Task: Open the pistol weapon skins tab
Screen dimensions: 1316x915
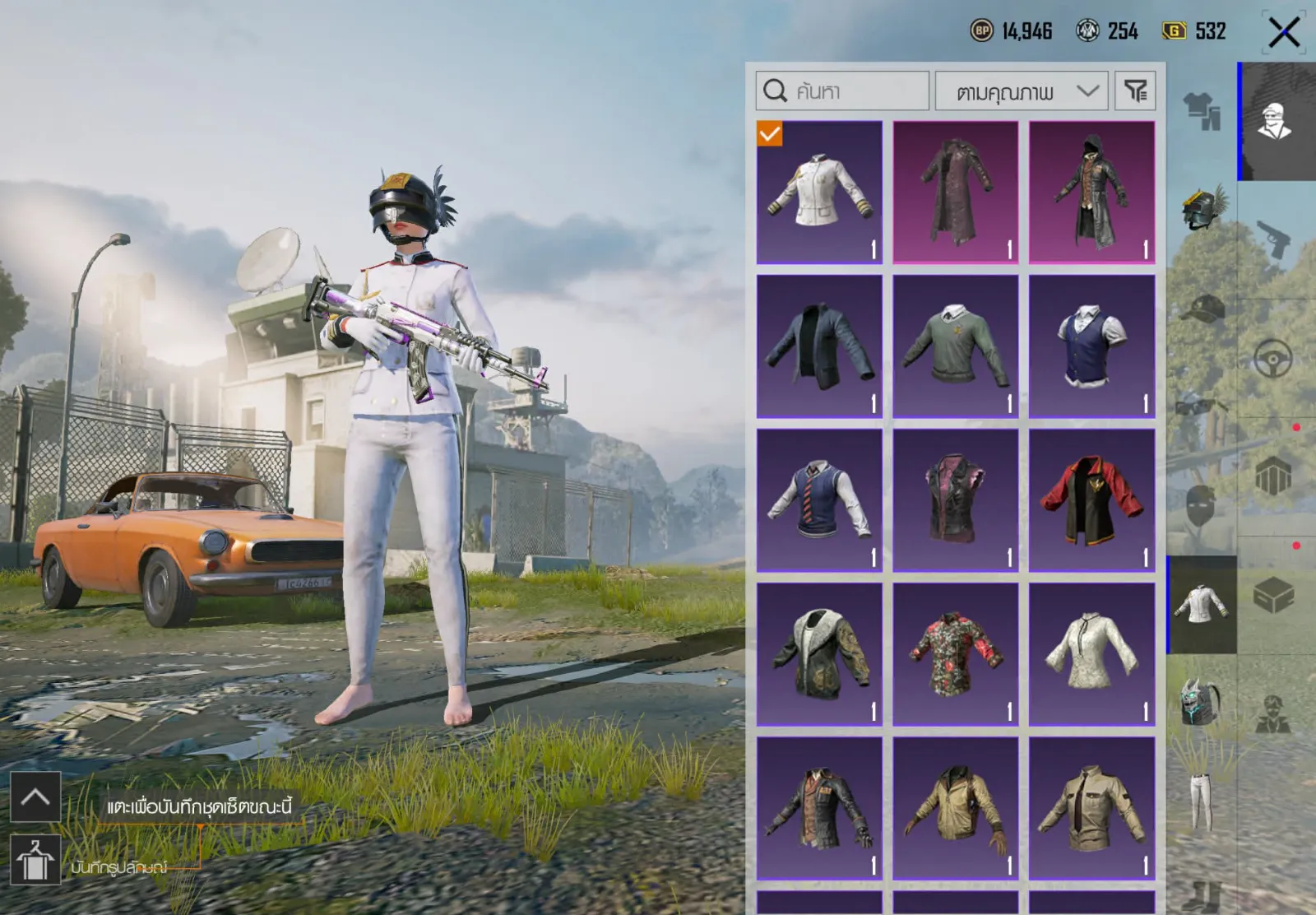Action: pyautogui.click(x=1273, y=239)
